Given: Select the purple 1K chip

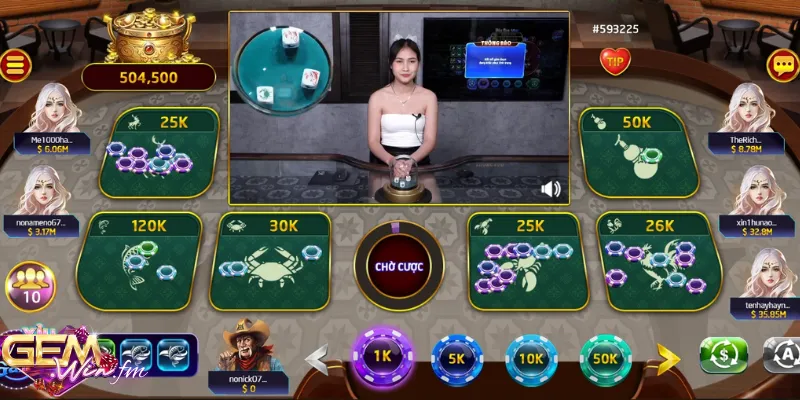Looking at the screenshot, I should click(x=380, y=357).
